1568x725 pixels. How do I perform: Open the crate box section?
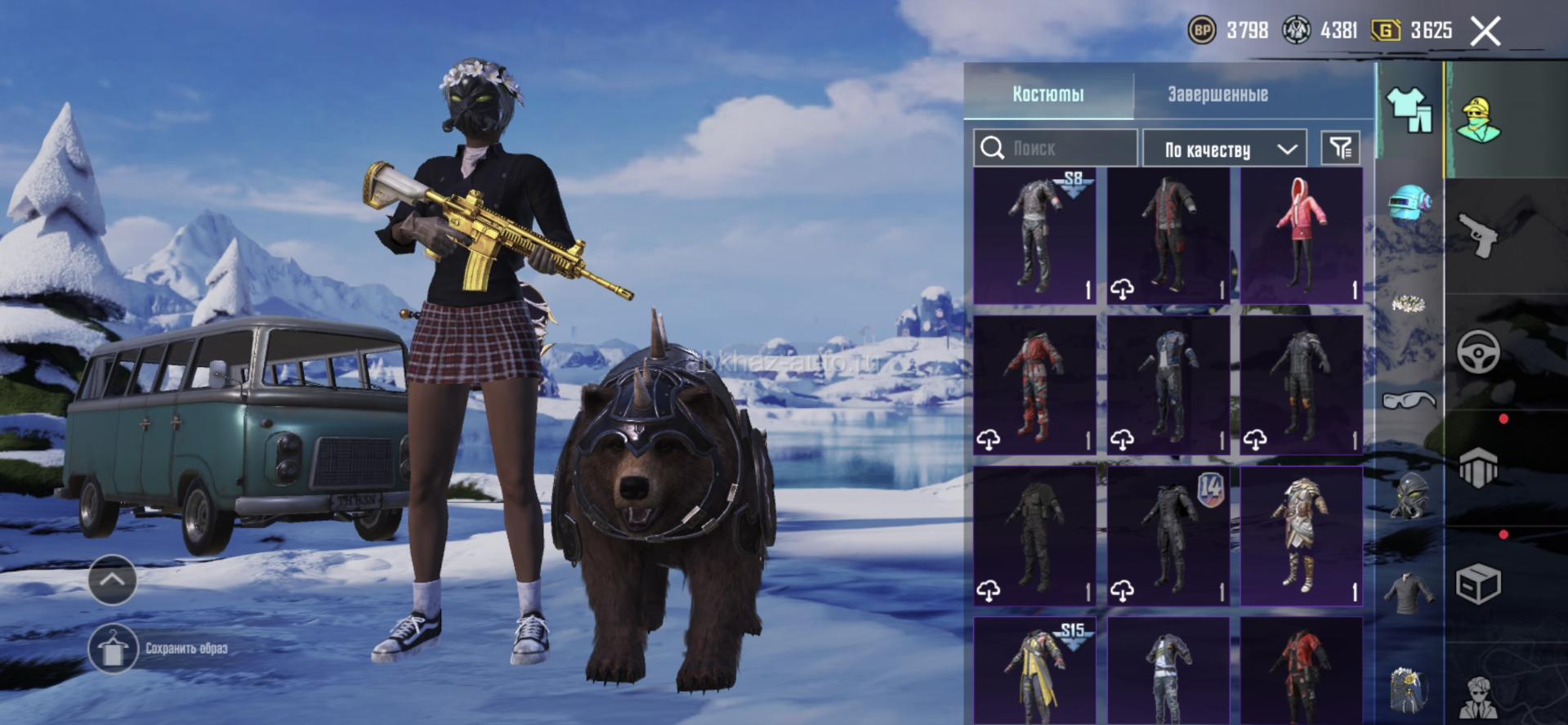[1479, 584]
